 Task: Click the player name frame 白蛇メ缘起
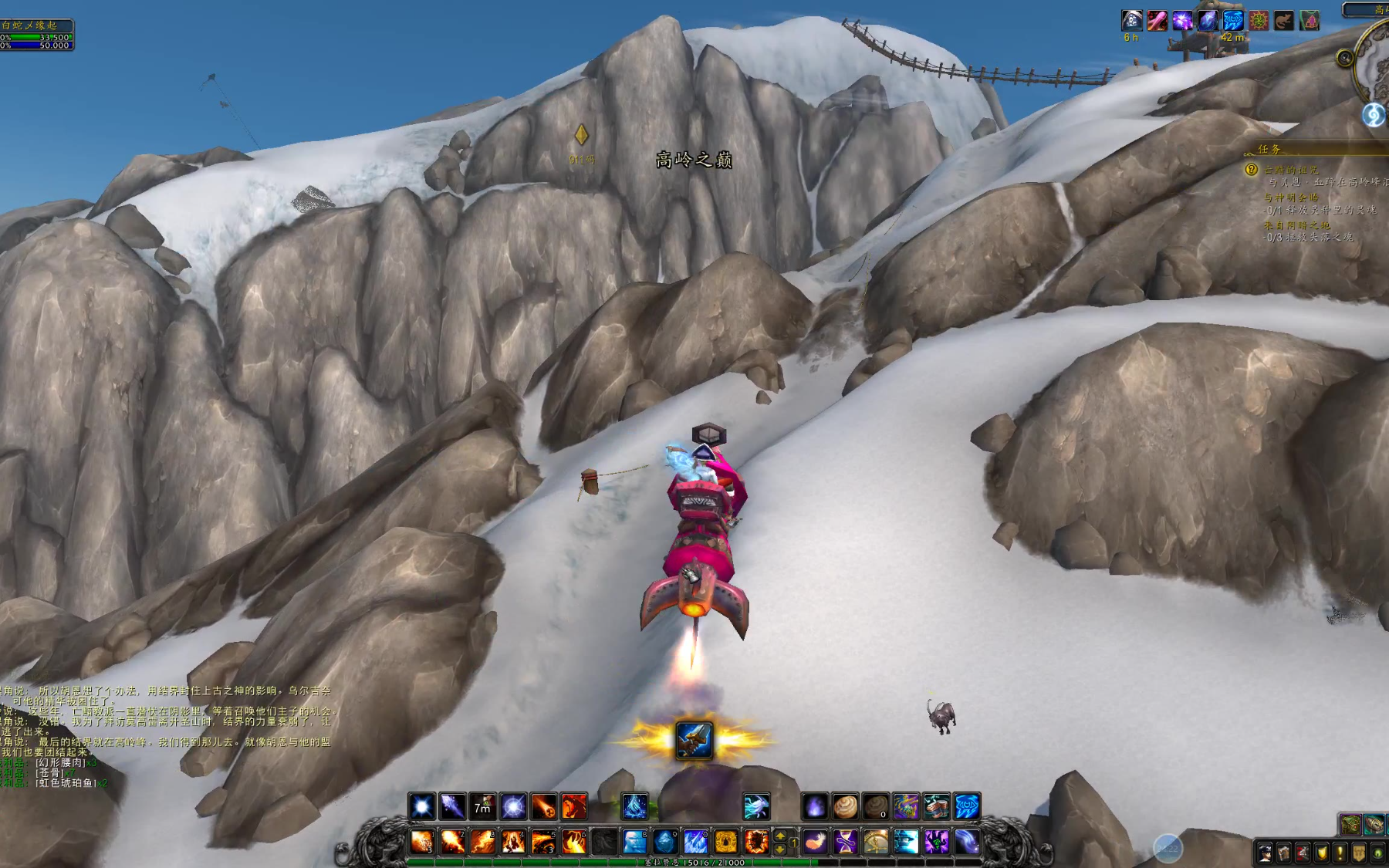pyautogui.click(x=31, y=25)
